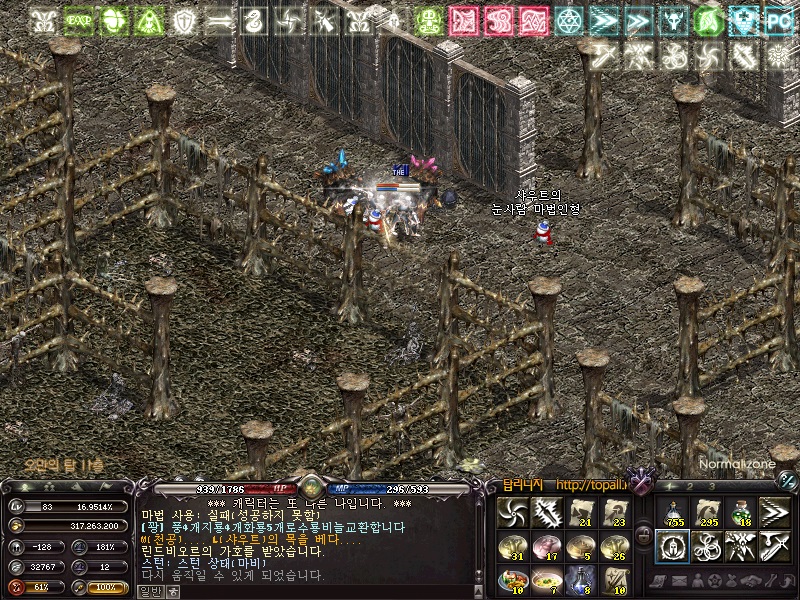Use the dark blue potion with count 8

tap(581, 580)
